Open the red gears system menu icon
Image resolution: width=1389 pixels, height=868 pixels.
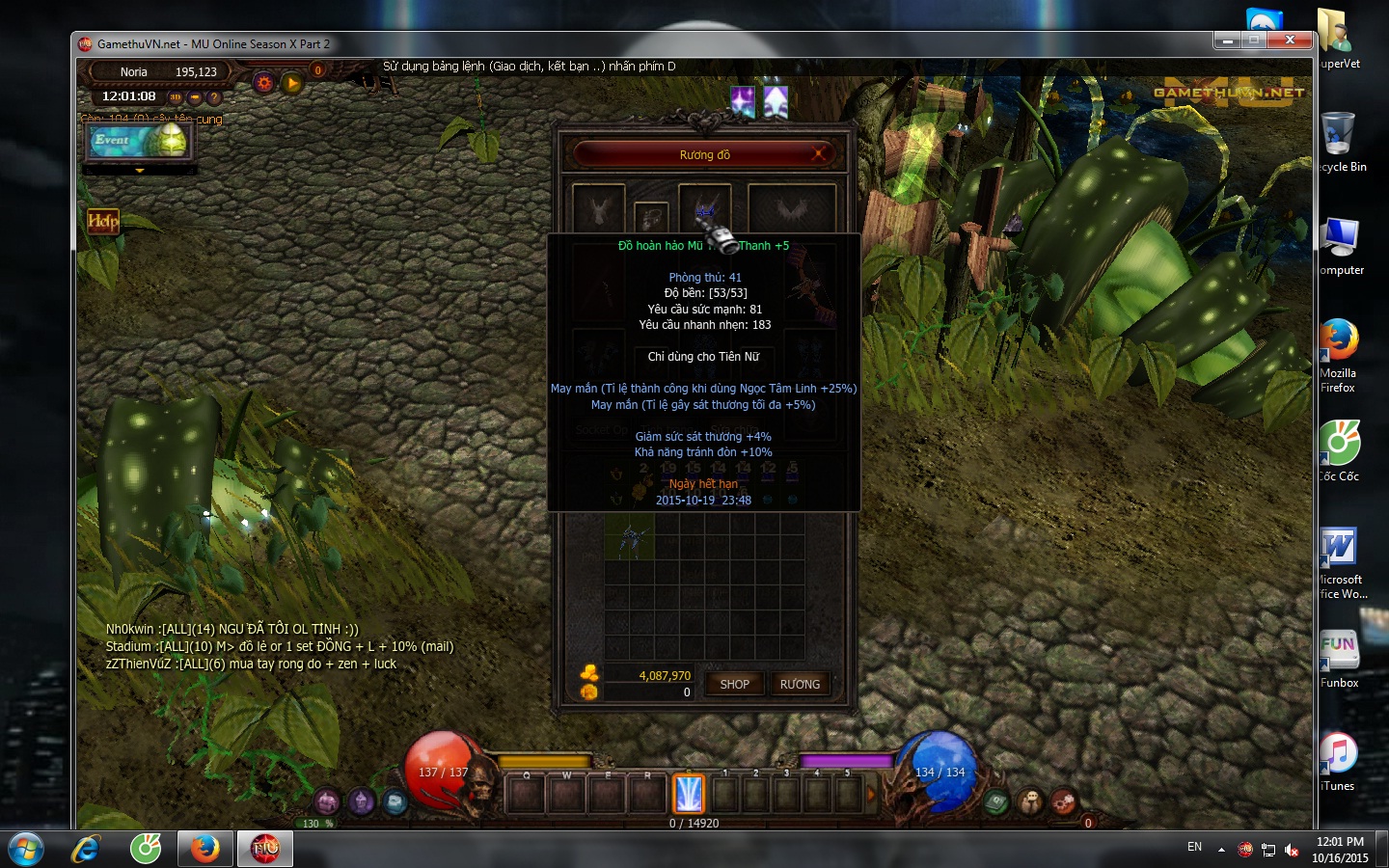tap(1063, 801)
